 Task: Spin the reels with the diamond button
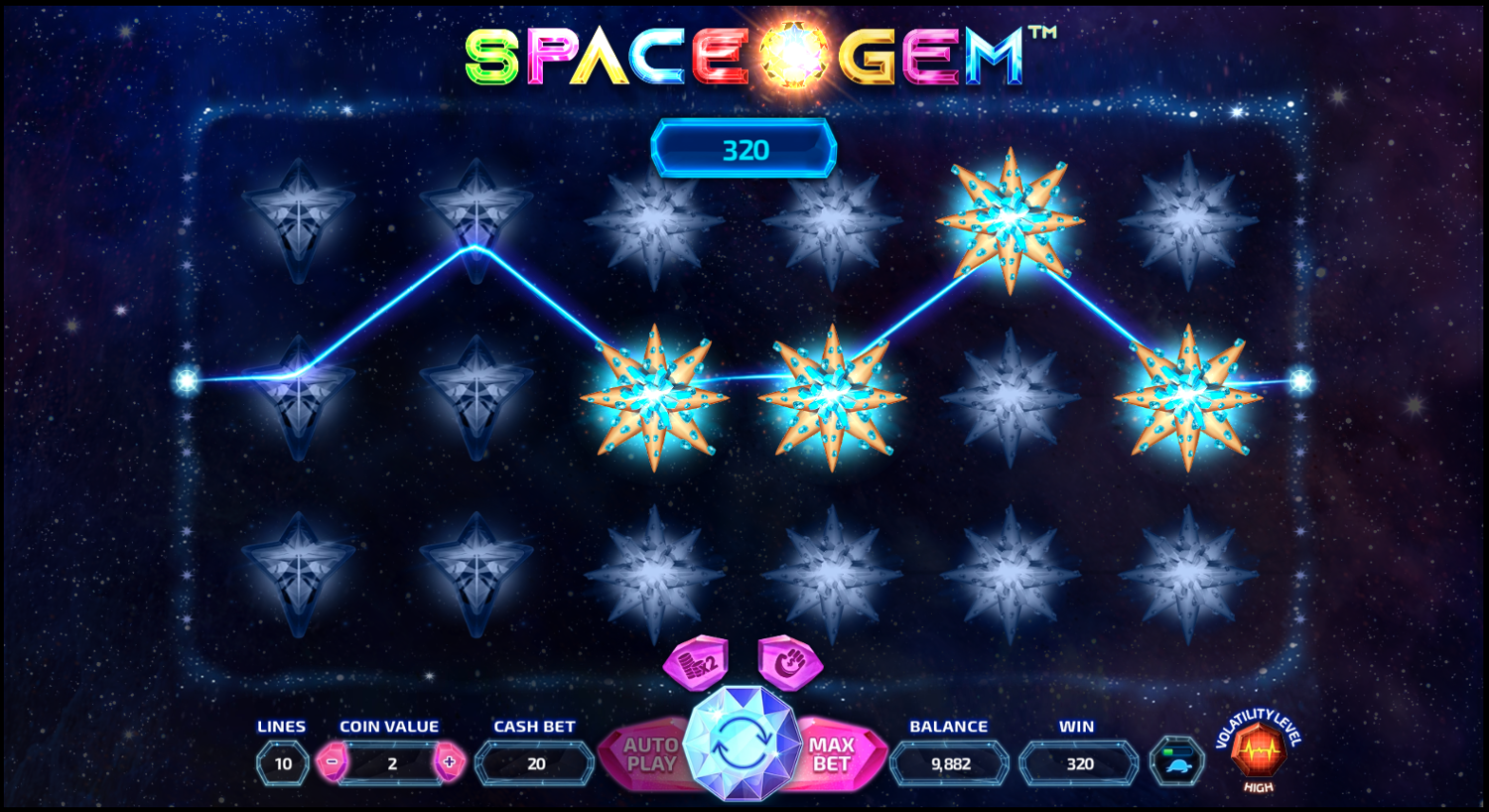(x=742, y=744)
